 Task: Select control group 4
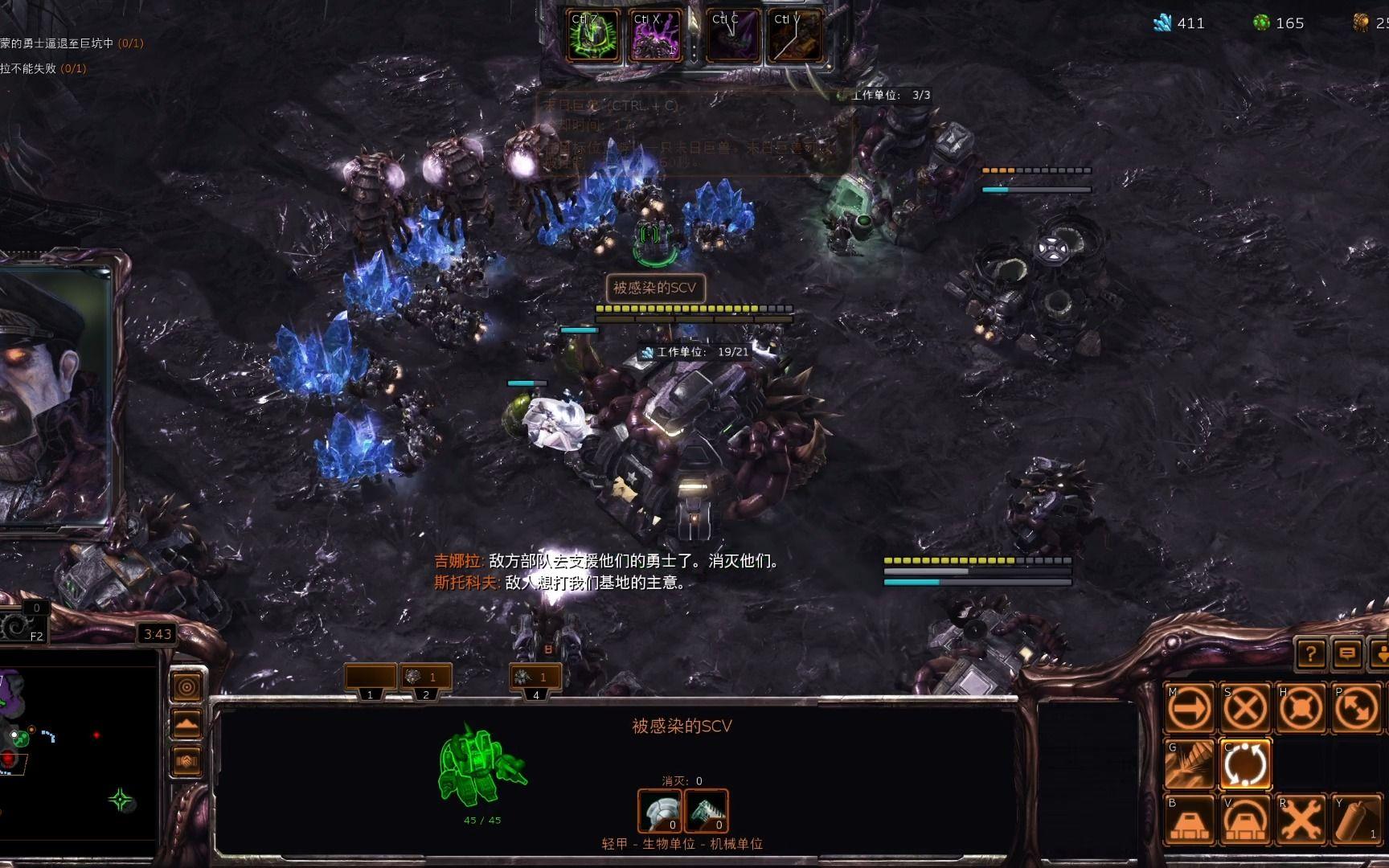point(536,678)
